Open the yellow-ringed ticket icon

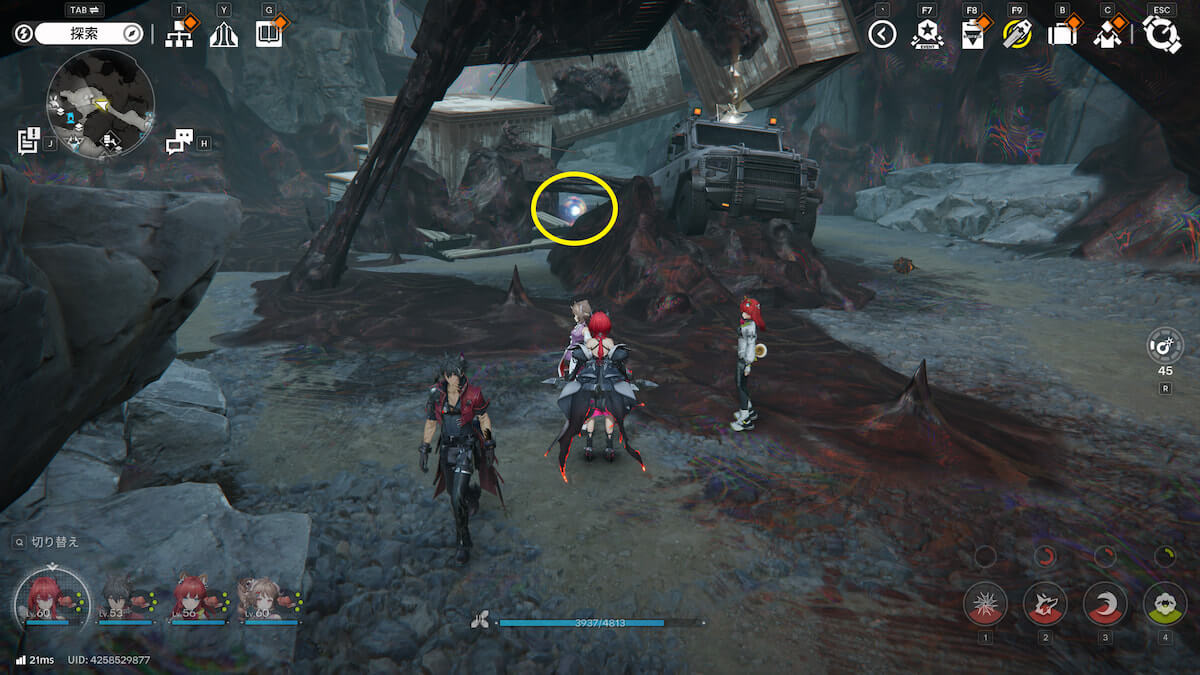pyautogui.click(x=1016, y=35)
